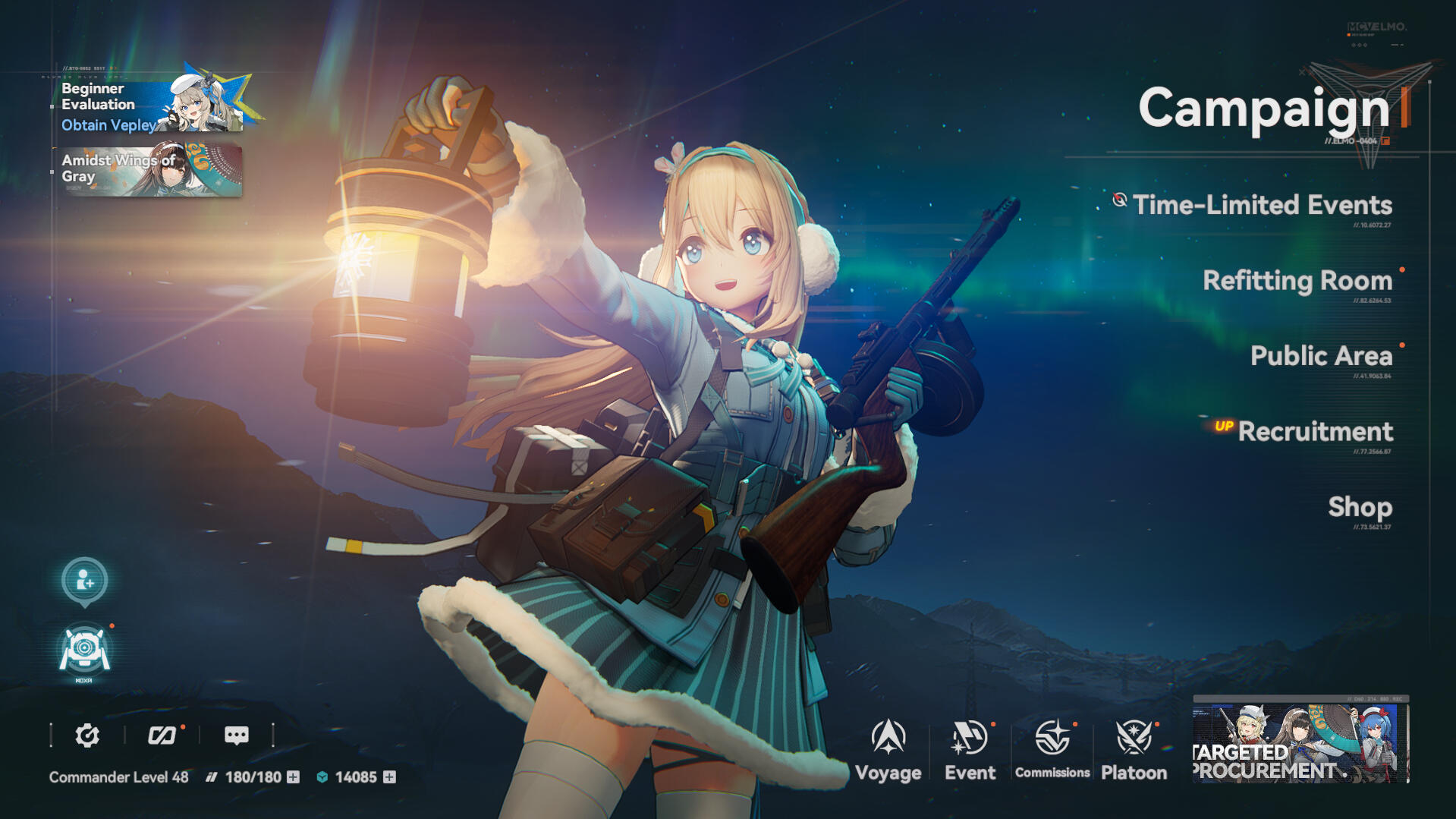Open Commissions
This screenshot has height=819, width=1456.
point(1052,749)
